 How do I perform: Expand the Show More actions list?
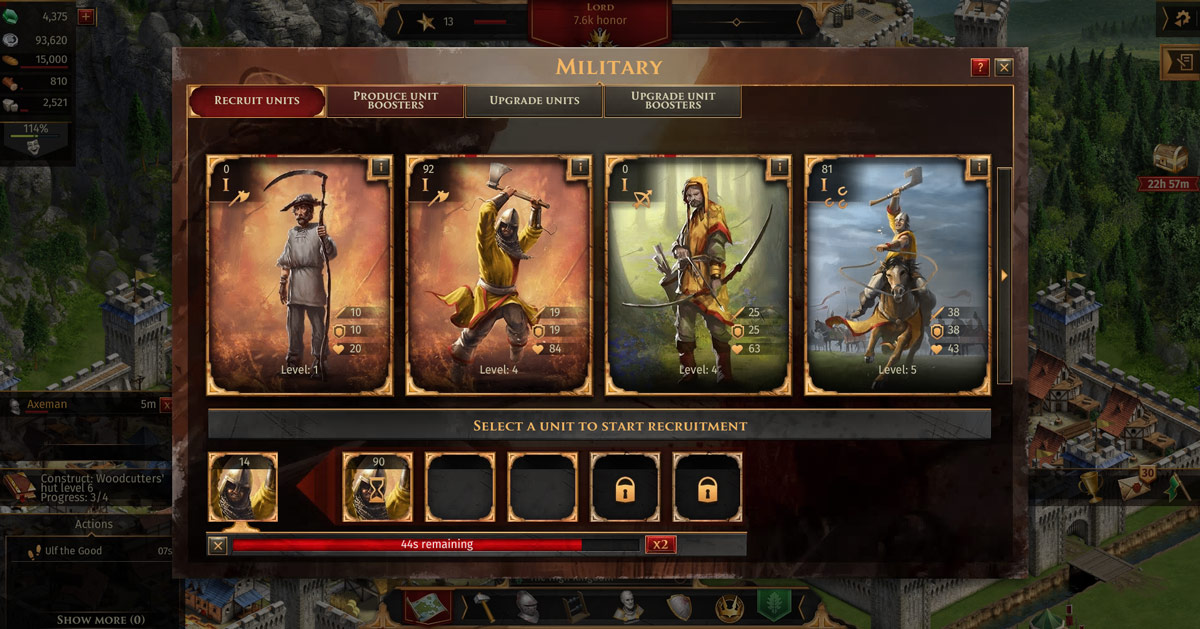pos(100,620)
